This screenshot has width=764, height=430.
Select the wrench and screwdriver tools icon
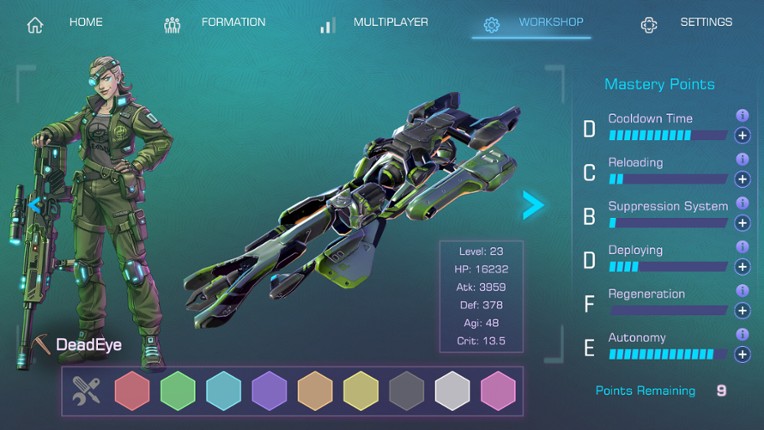(x=87, y=391)
